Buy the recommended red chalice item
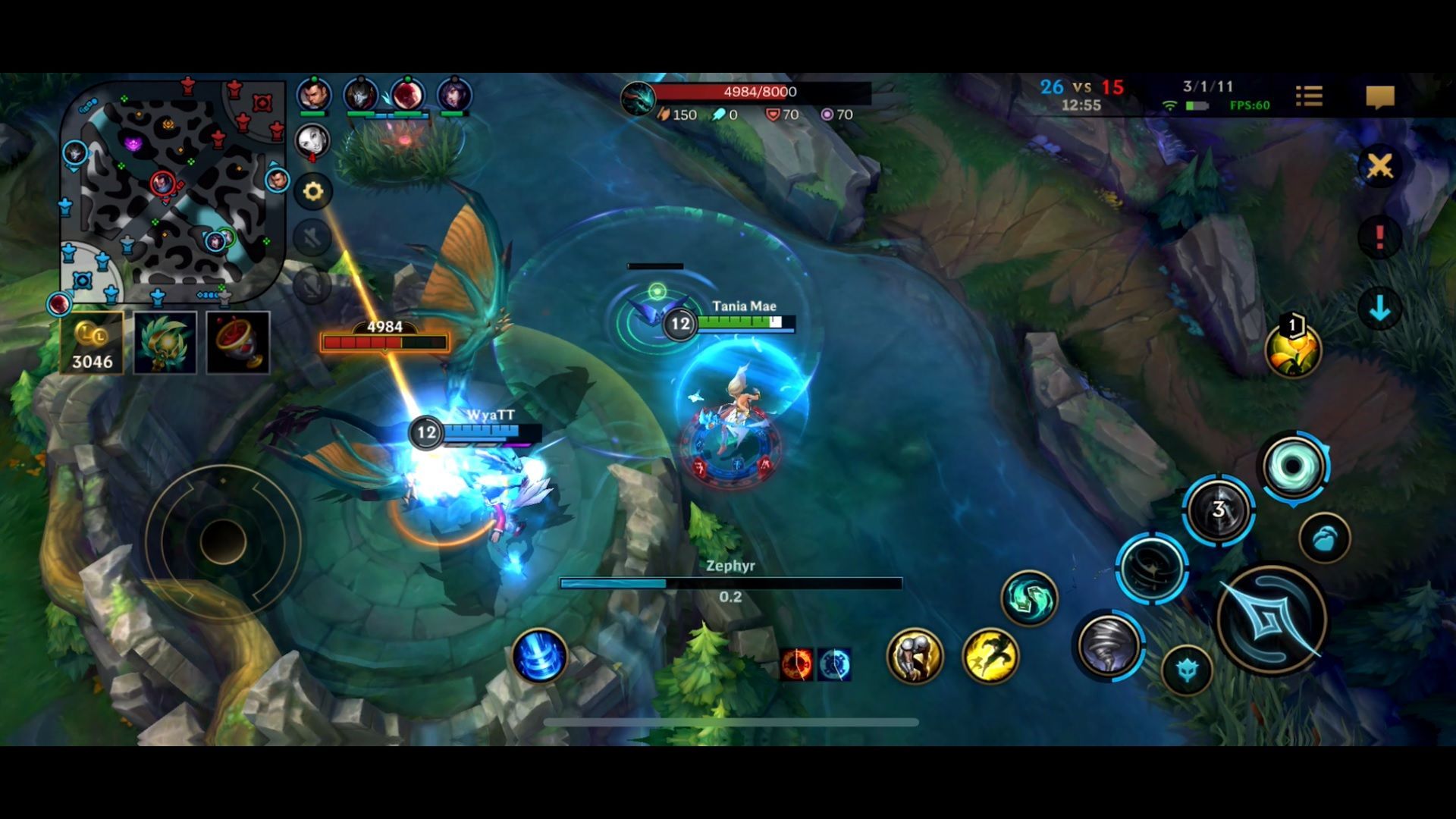 (238, 343)
